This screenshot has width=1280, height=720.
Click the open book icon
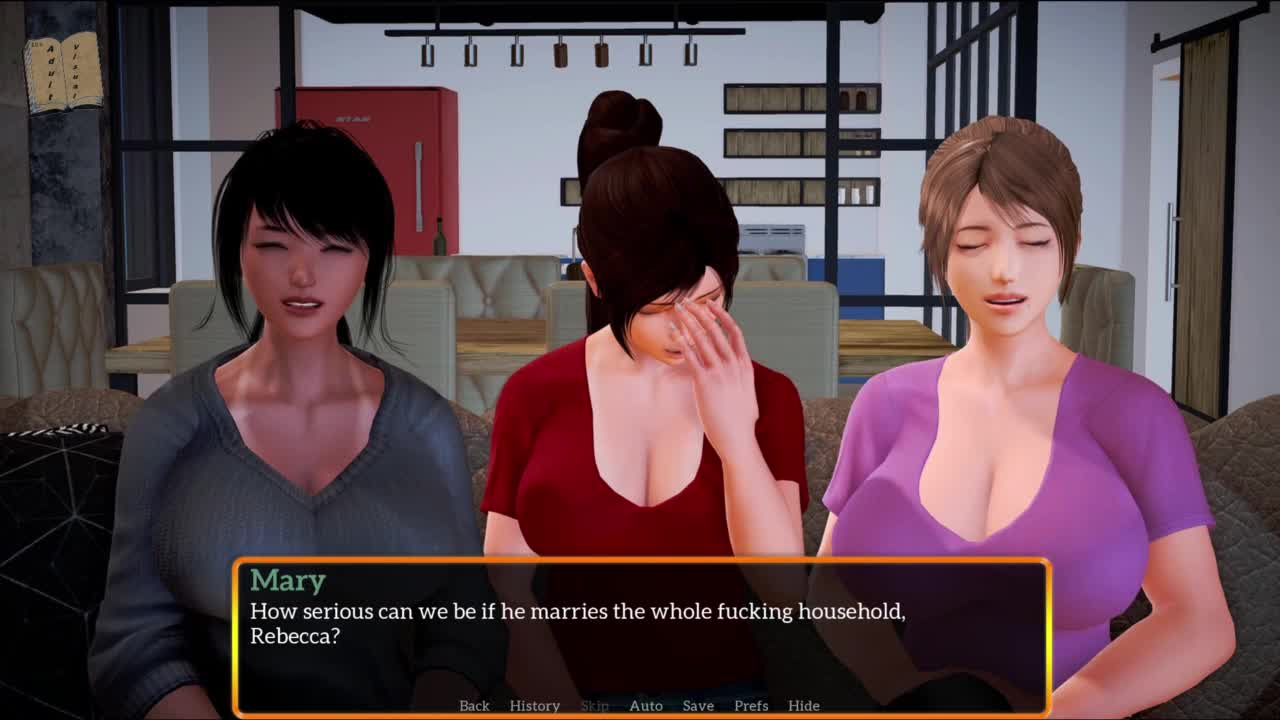[x=65, y=72]
